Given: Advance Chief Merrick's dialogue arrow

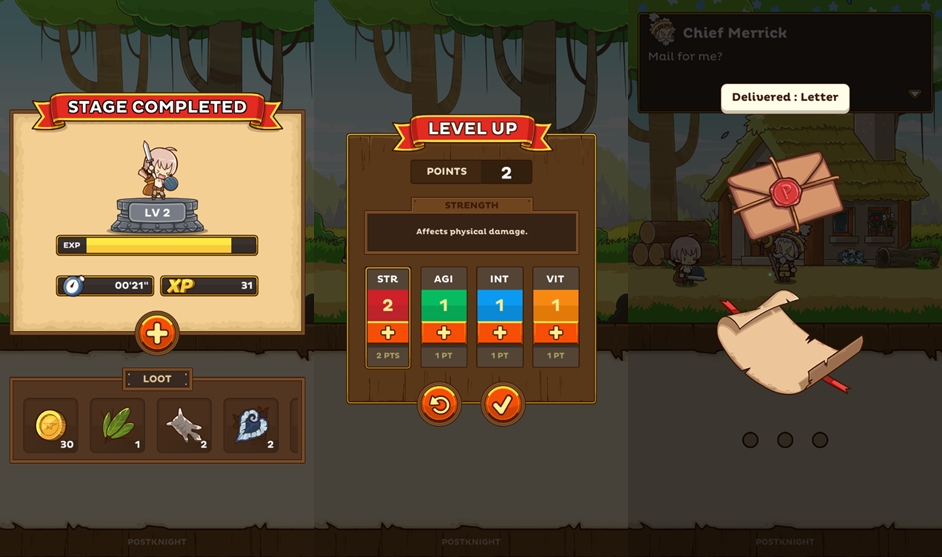Looking at the screenshot, I should (x=915, y=94).
